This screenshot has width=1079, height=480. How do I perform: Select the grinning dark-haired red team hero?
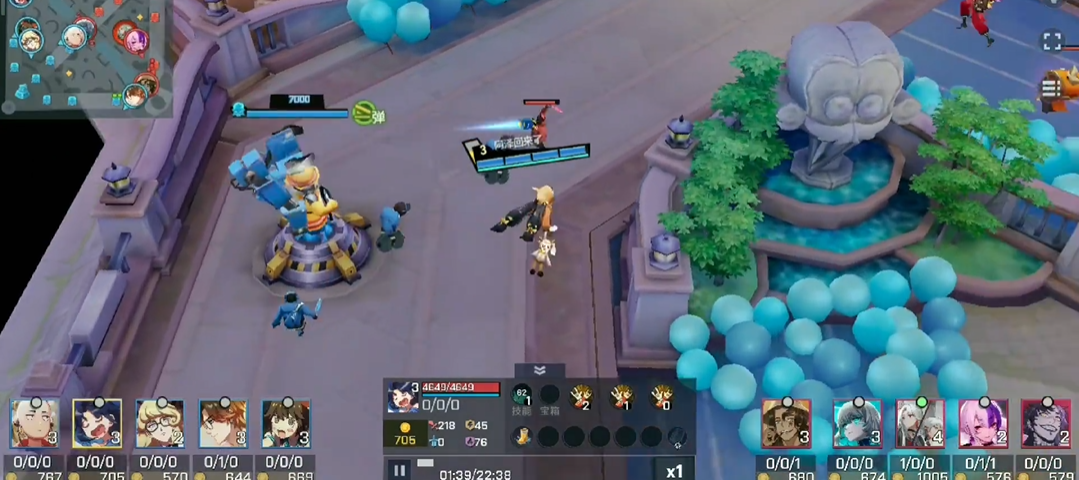[1045, 424]
